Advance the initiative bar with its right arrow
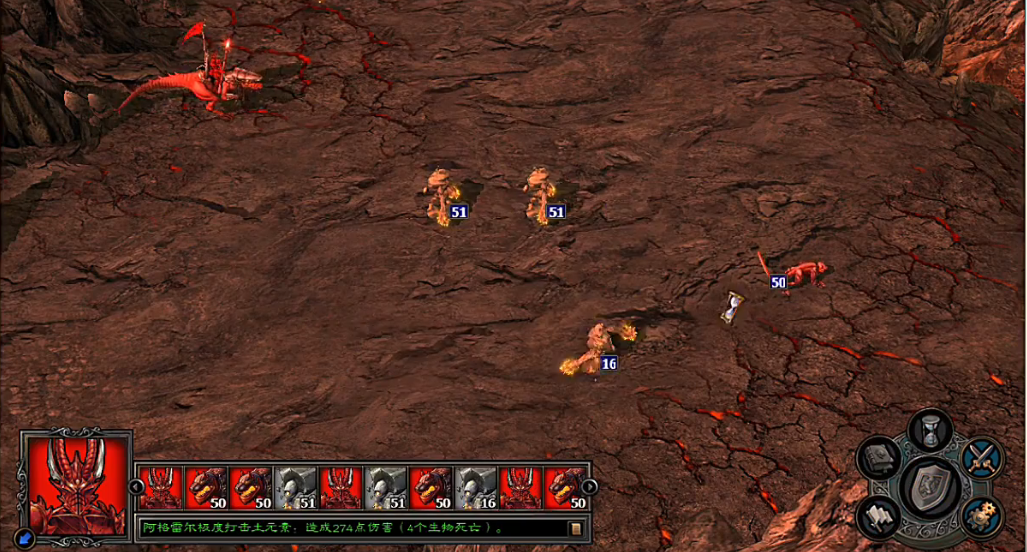The height and width of the screenshot is (552, 1027). click(x=590, y=487)
